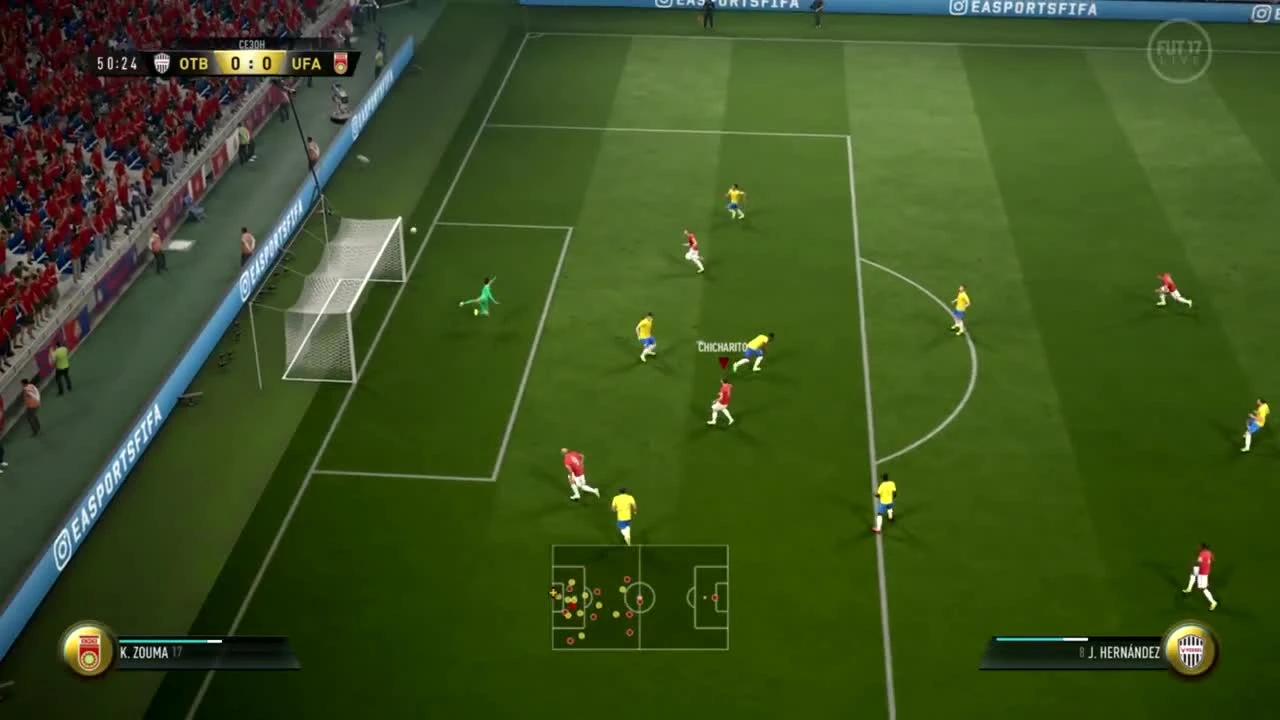Click the goalkeeper in the green kit
The image size is (1280, 720).
click(x=483, y=295)
